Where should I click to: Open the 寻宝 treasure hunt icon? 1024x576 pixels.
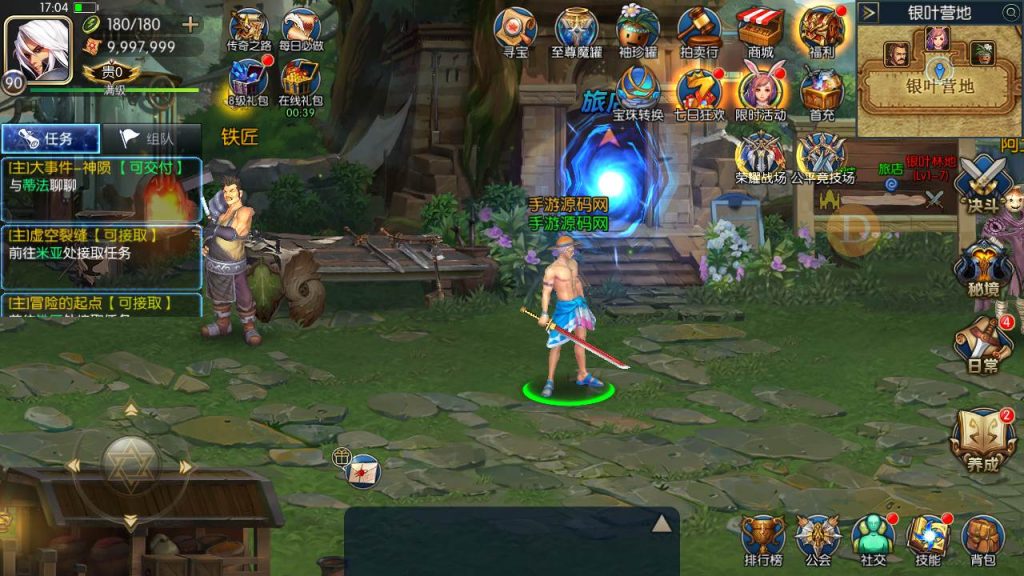pyautogui.click(x=516, y=30)
